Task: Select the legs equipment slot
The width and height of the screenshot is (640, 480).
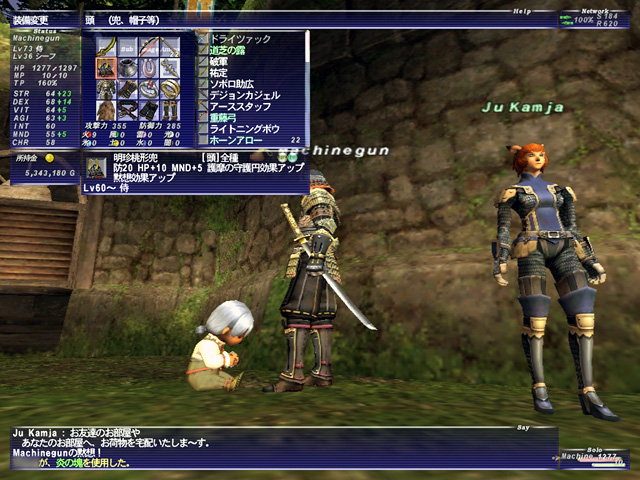Action: point(149,110)
